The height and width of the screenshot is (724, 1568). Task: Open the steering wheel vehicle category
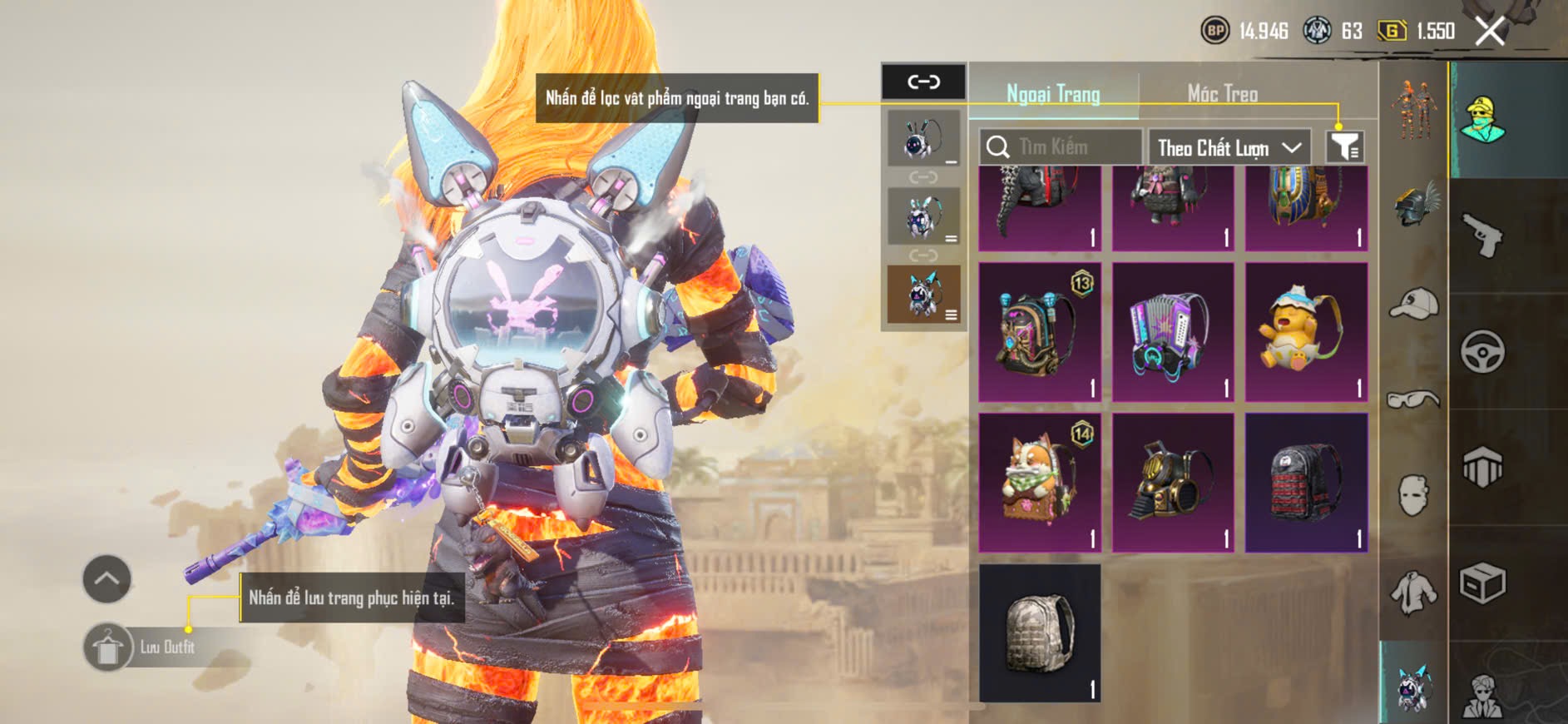tap(1482, 351)
